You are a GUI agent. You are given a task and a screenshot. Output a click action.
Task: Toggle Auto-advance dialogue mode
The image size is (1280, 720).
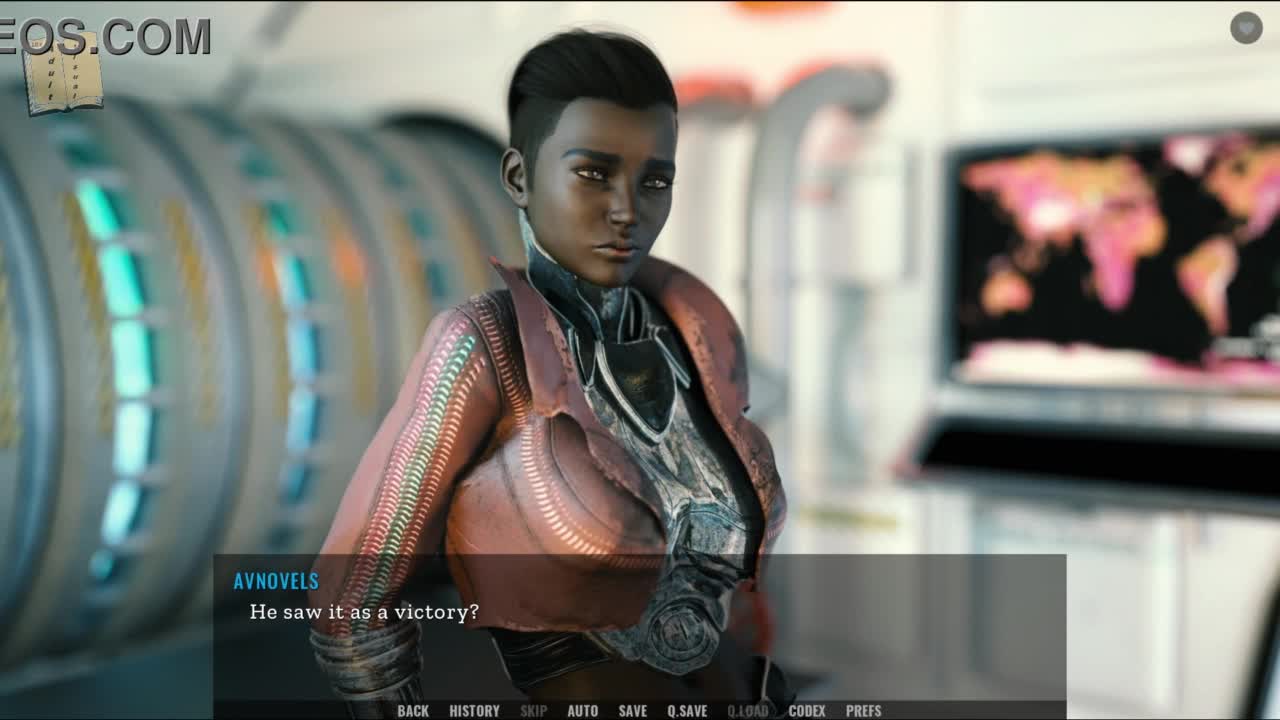pyautogui.click(x=582, y=711)
